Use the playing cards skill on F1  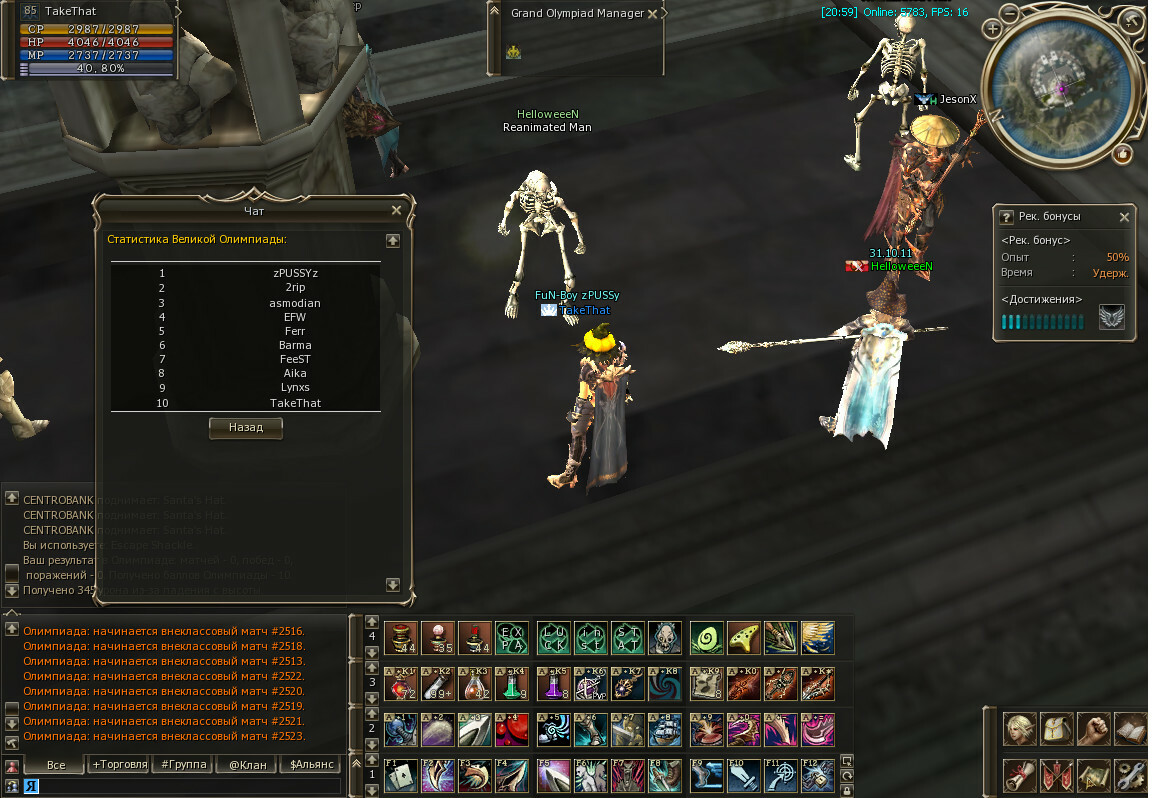tap(401, 776)
